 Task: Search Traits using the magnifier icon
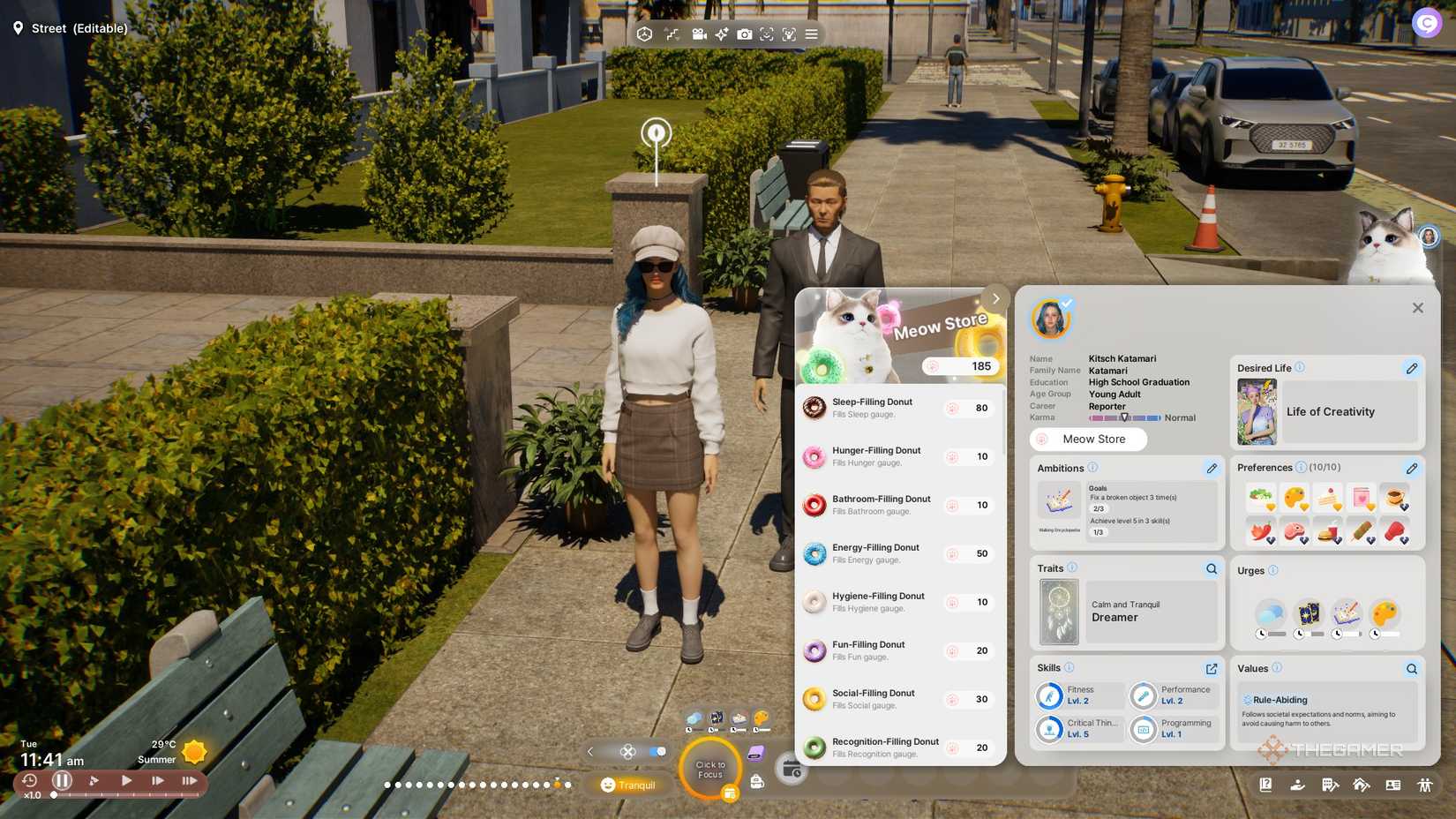tap(1211, 568)
